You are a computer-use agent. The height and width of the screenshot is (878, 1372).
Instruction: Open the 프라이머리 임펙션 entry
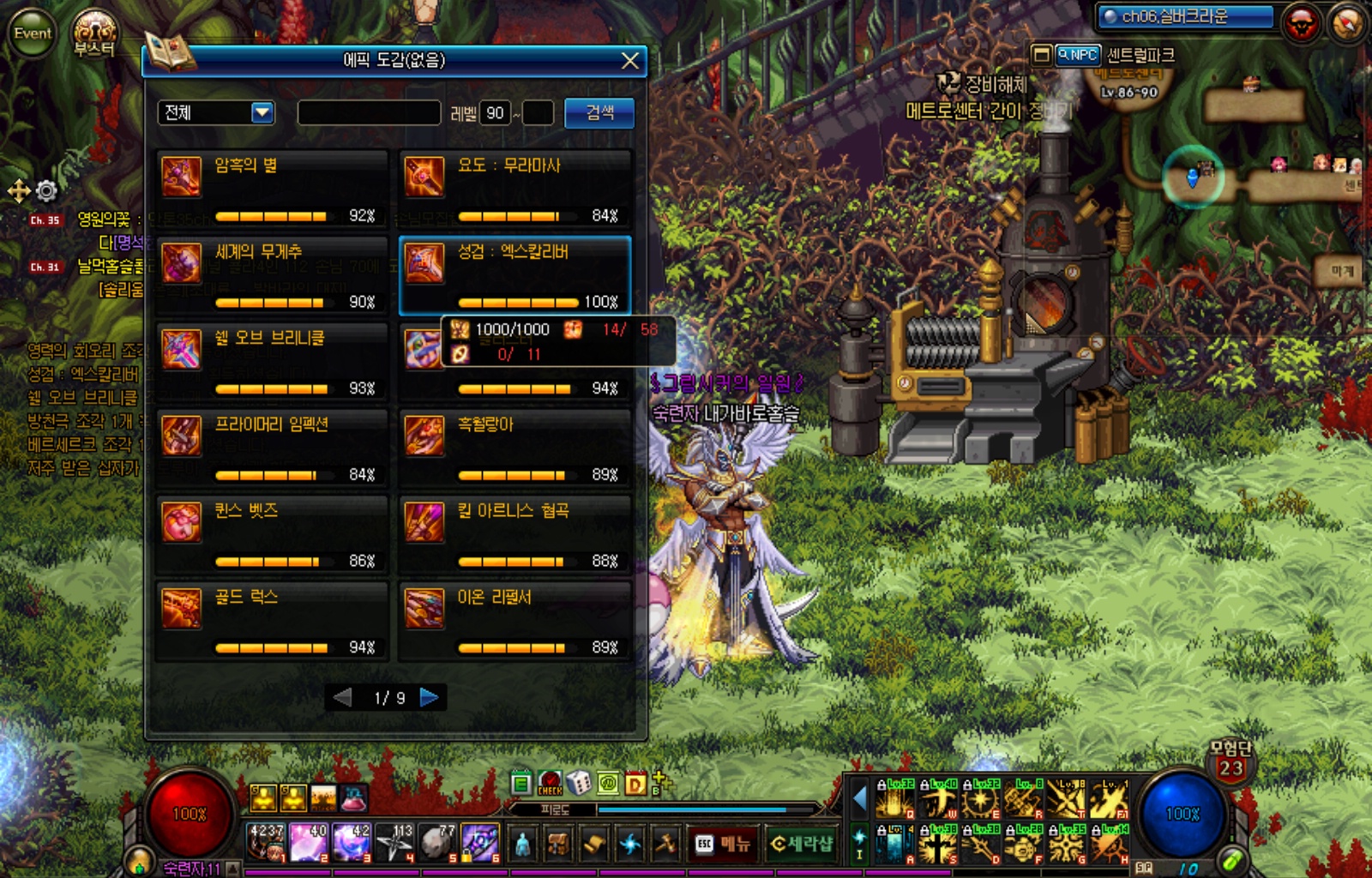tap(272, 448)
